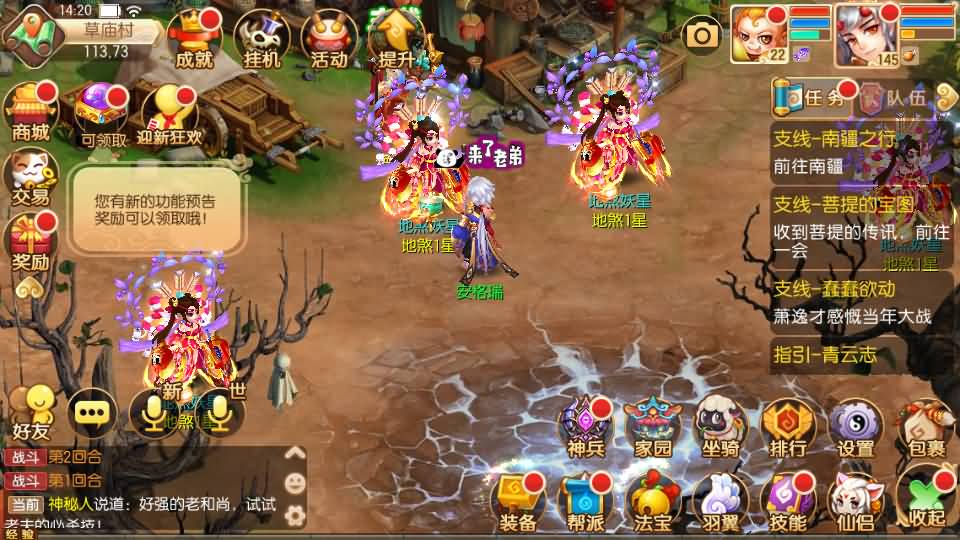This screenshot has height=540, width=960.
Task: Open the 成就 achievements icon
Action: (x=193, y=40)
